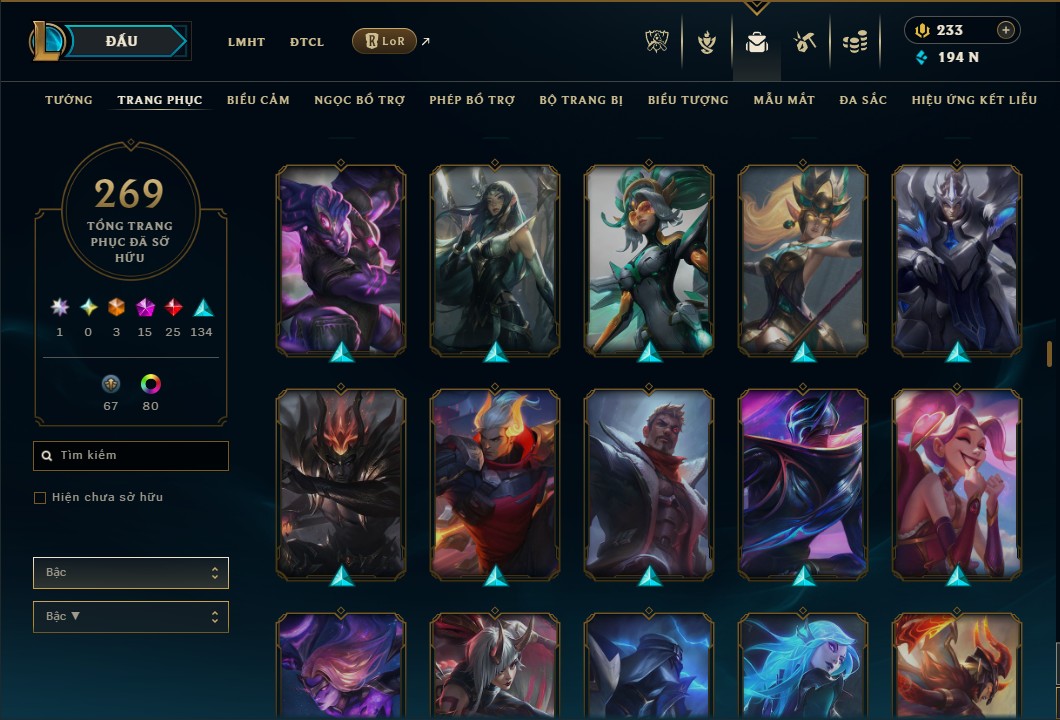Image resolution: width=1060 pixels, height=720 pixels.
Task: Toggle the Hiện chưa sở hữu checkbox
Action: (40, 498)
